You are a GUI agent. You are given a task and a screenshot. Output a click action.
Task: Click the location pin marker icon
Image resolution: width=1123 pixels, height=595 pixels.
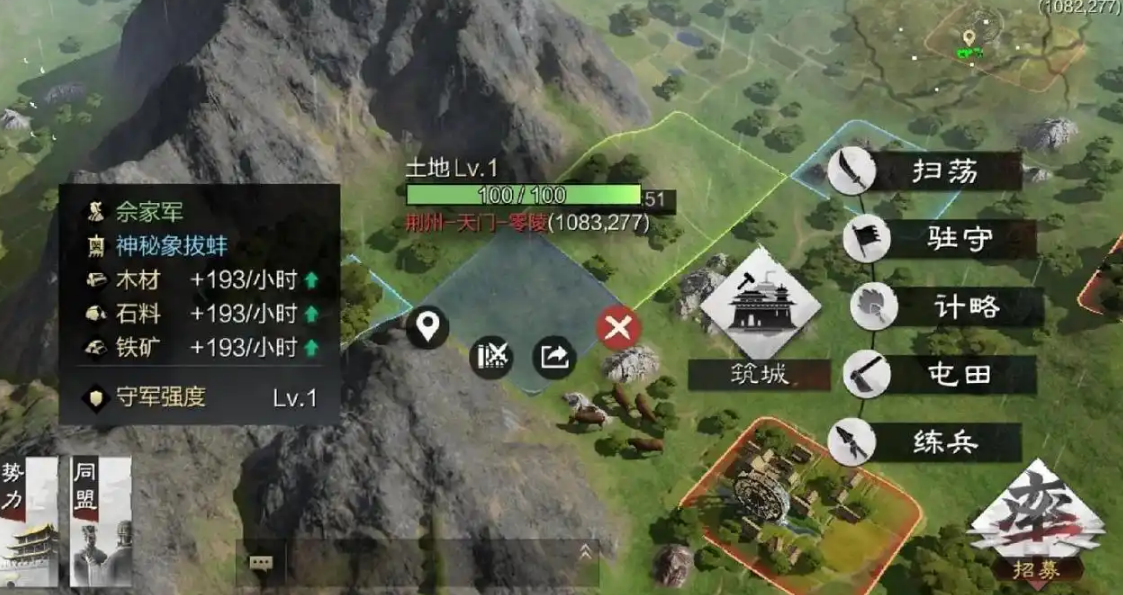(x=427, y=327)
